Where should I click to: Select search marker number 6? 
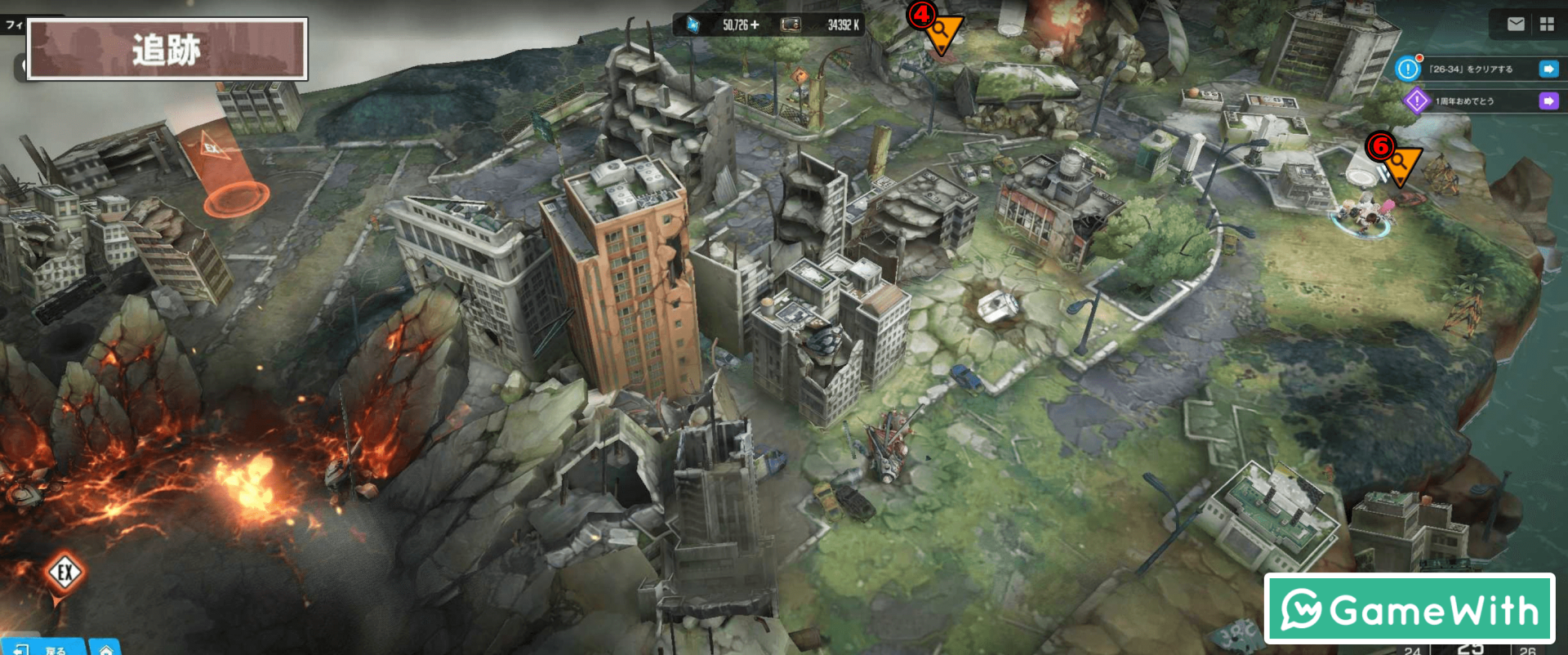pyautogui.click(x=1399, y=163)
